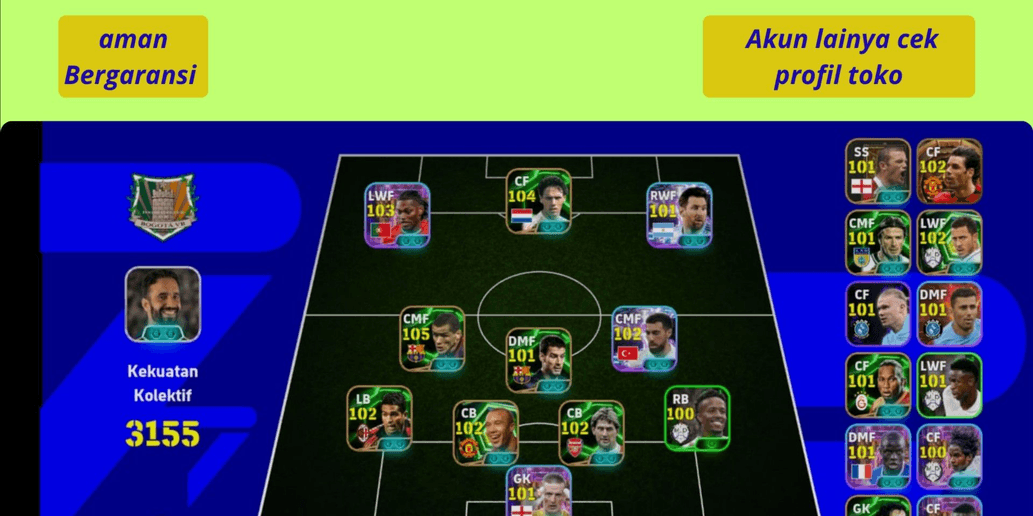Viewport: 1033px width, 516px height.
Task: Select the CF 100 substitute card
Action: point(949,456)
